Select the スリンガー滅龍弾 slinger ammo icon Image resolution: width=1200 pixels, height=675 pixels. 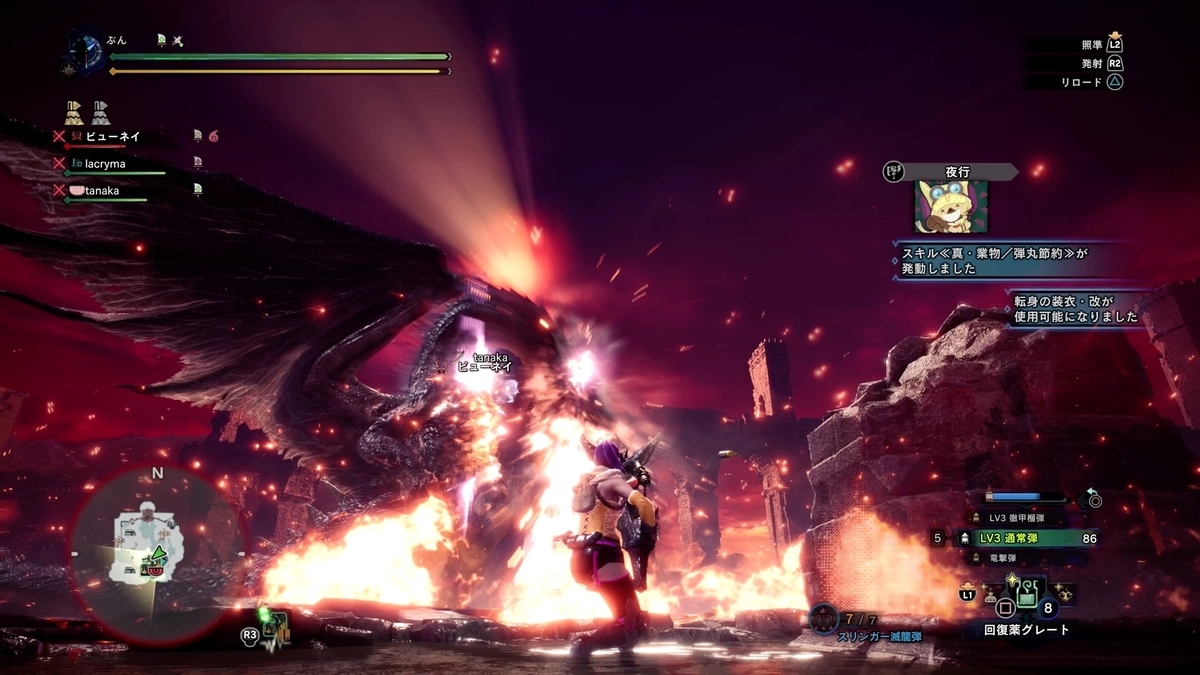pos(823,619)
